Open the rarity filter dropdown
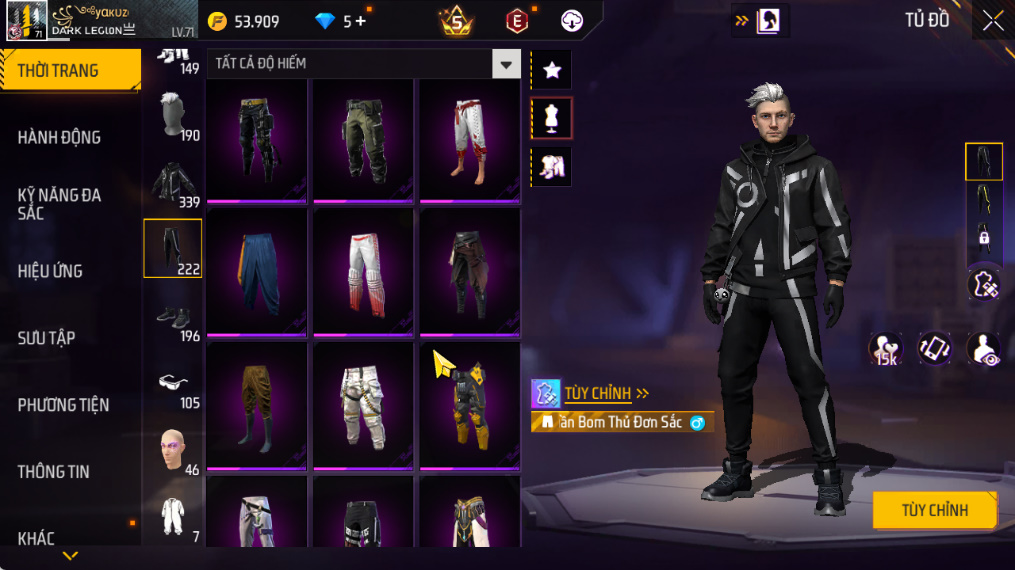 click(506, 64)
